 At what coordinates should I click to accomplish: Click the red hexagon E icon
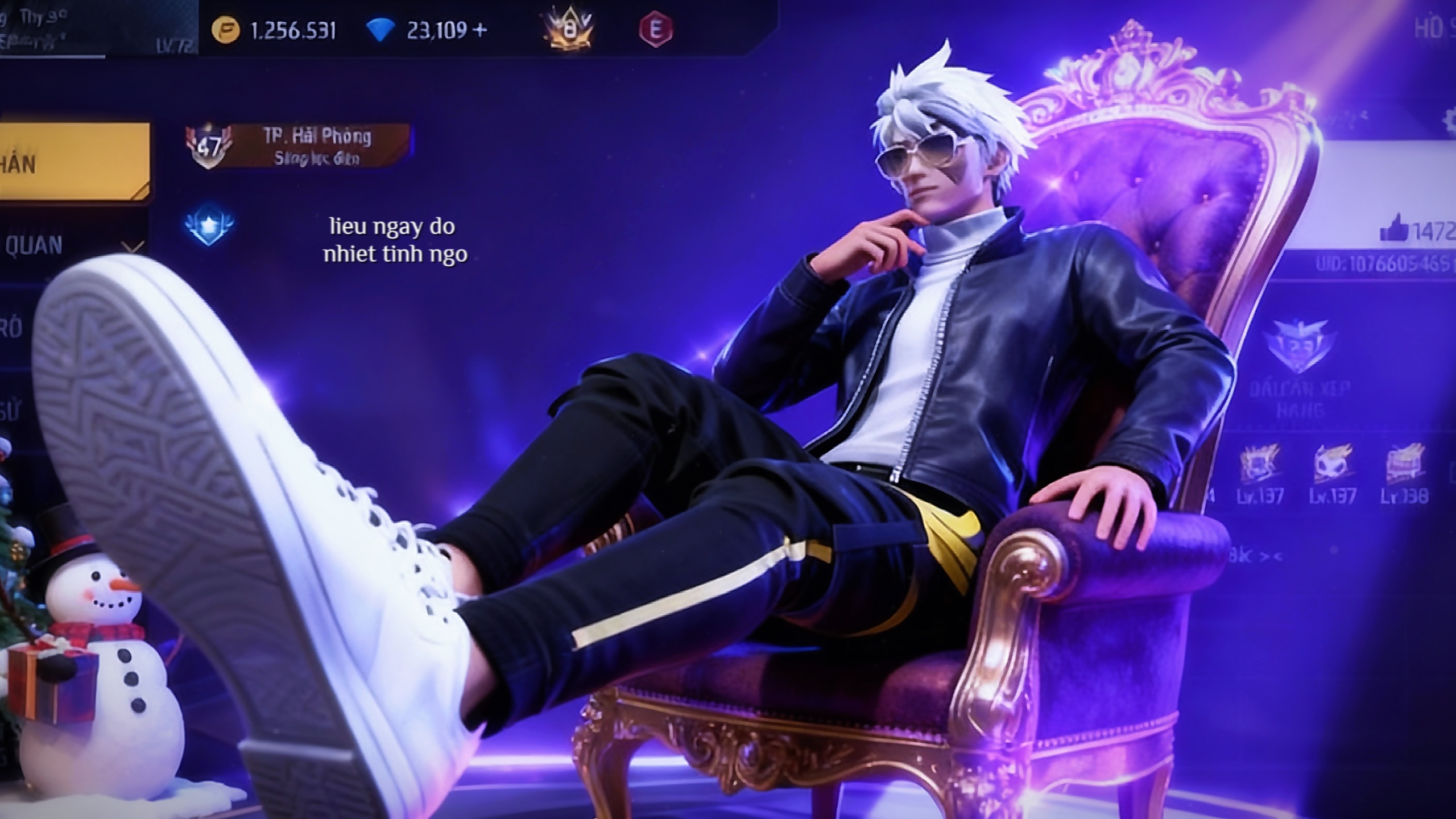click(655, 30)
